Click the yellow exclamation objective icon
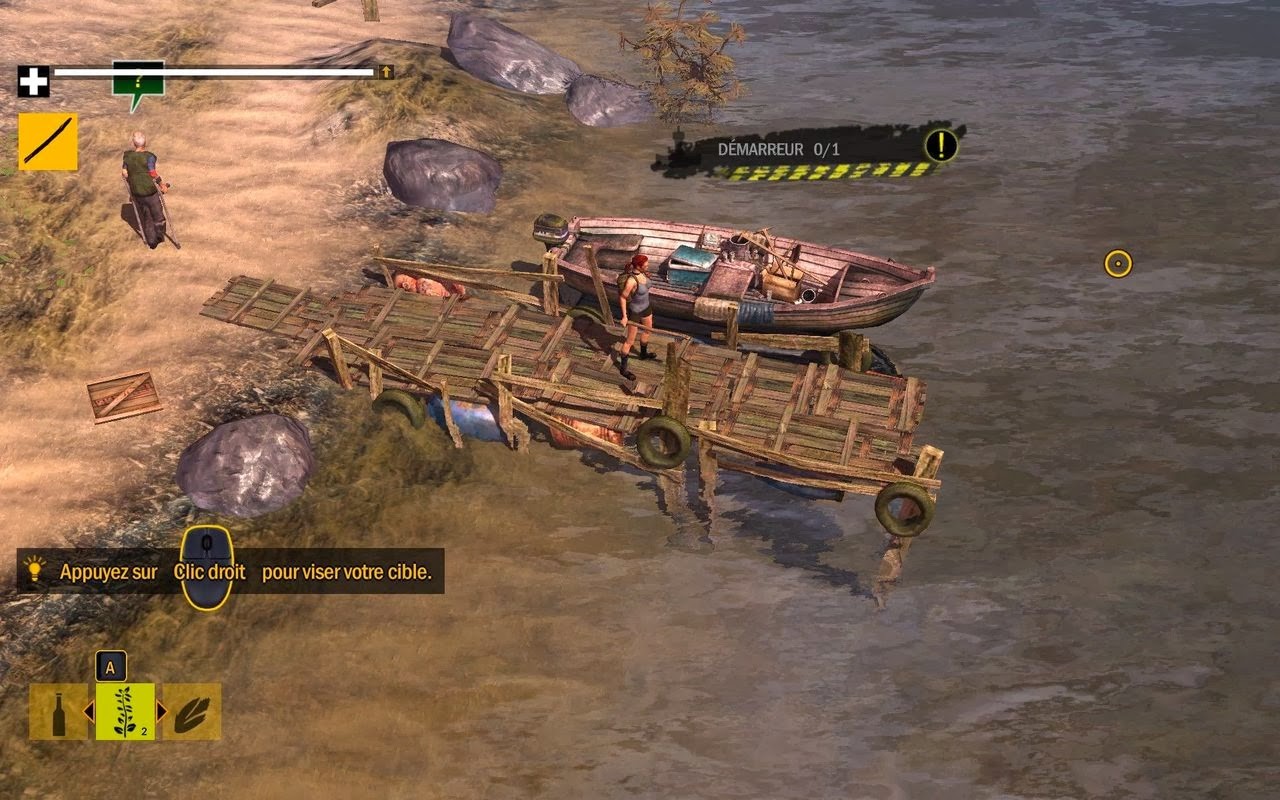 [x=940, y=146]
